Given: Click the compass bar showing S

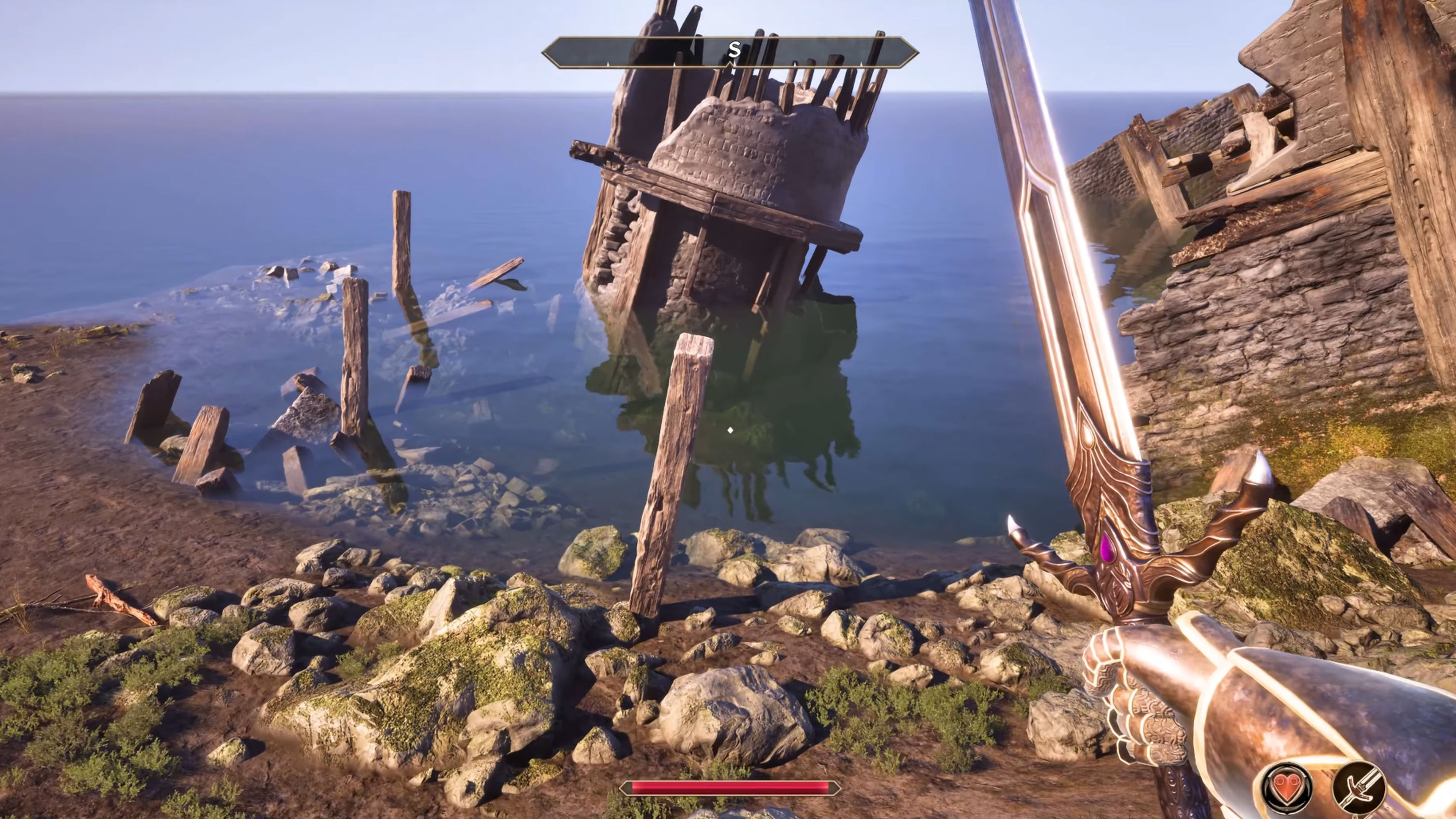Looking at the screenshot, I should (x=730, y=53).
